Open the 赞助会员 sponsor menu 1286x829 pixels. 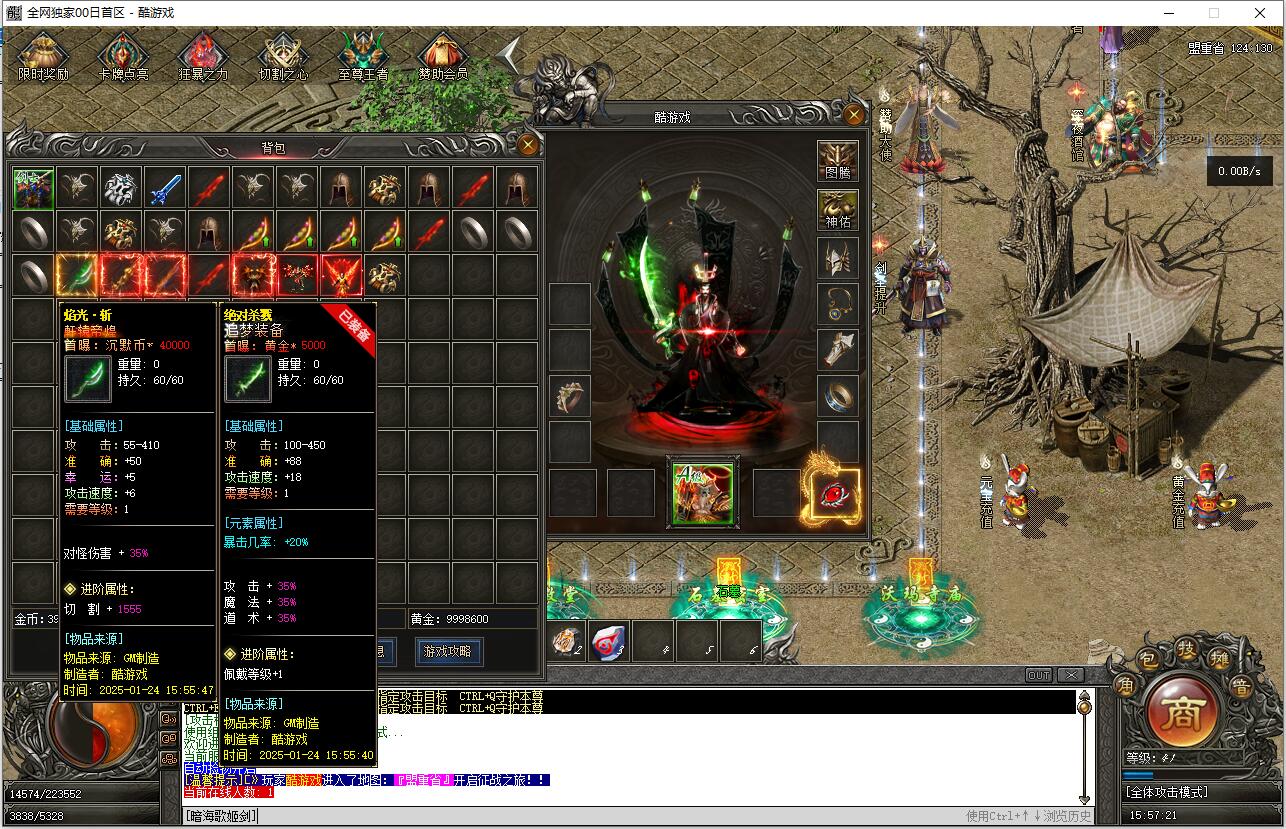443,56
